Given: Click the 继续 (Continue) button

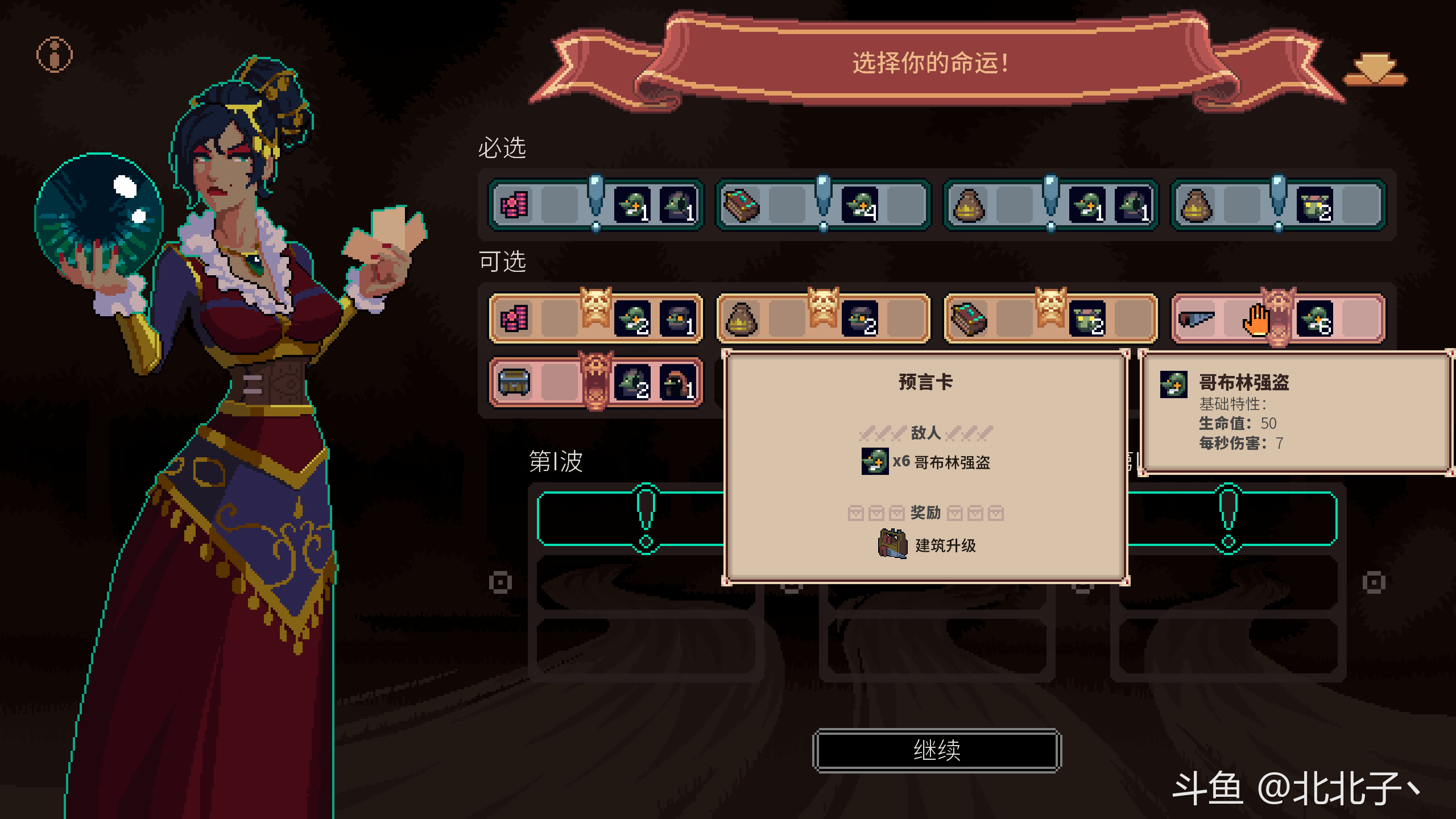Looking at the screenshot, I should pyautogui.click(x=937, y=751).
